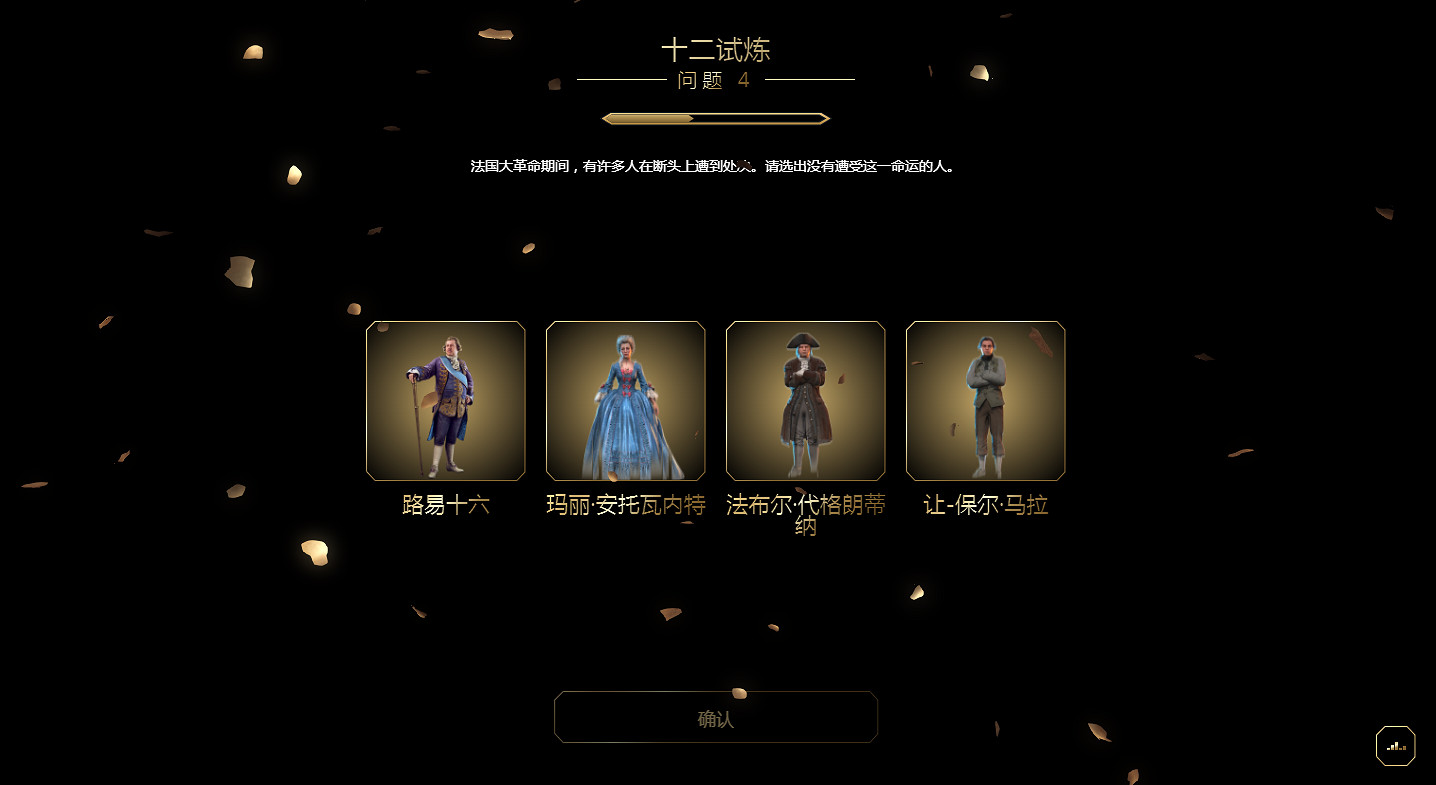
Task: Click the question text about the guillotine
Action: tap(716, 167)
